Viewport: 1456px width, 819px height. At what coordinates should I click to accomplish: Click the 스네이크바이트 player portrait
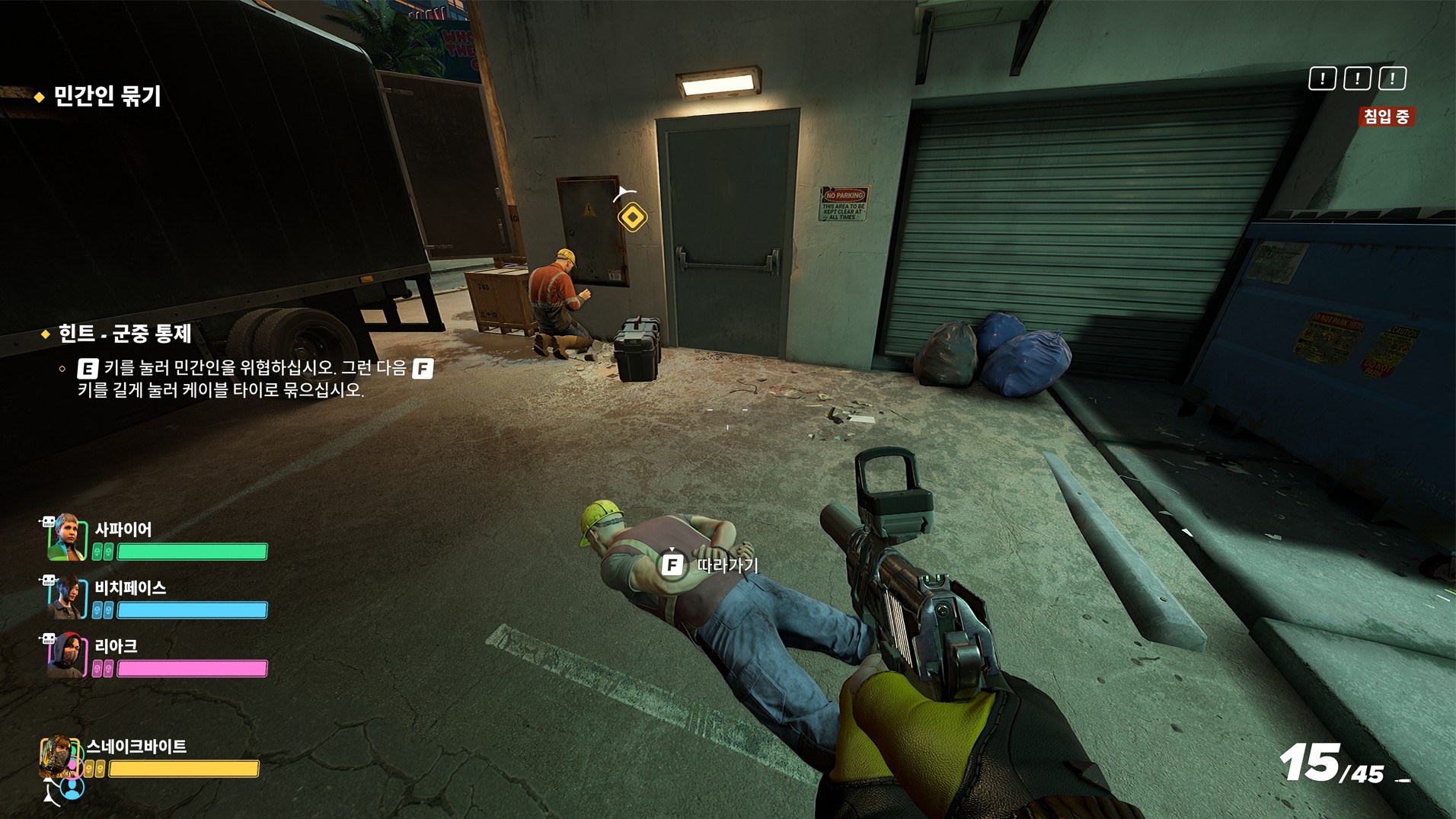[59, 757]
